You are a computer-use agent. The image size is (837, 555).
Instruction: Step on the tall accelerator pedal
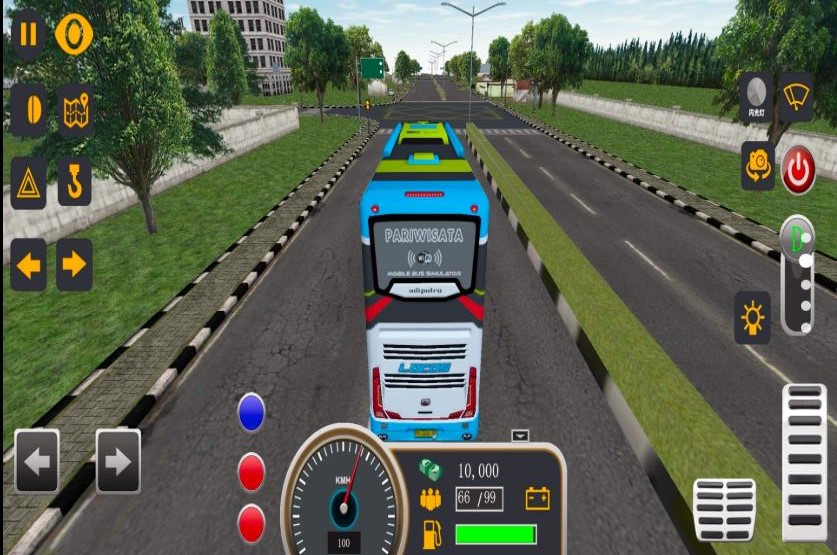[804, 461]
